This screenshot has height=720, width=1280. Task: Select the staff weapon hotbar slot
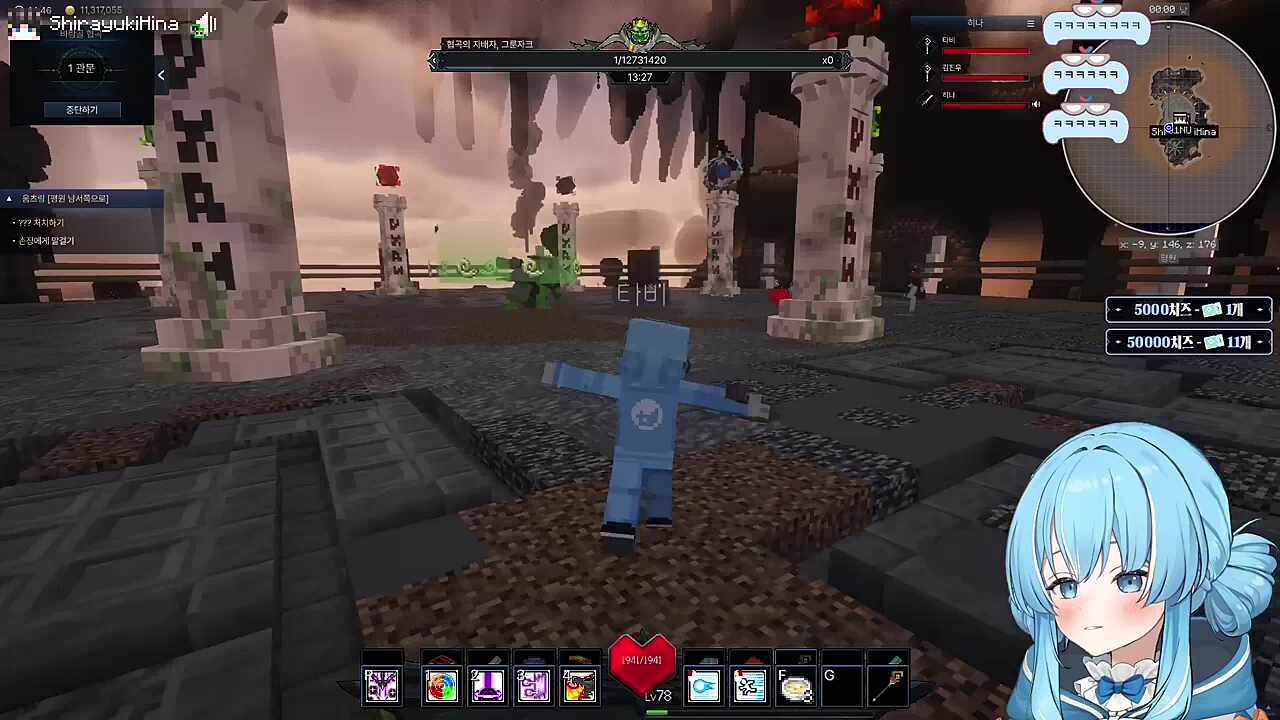pos(887,686)
